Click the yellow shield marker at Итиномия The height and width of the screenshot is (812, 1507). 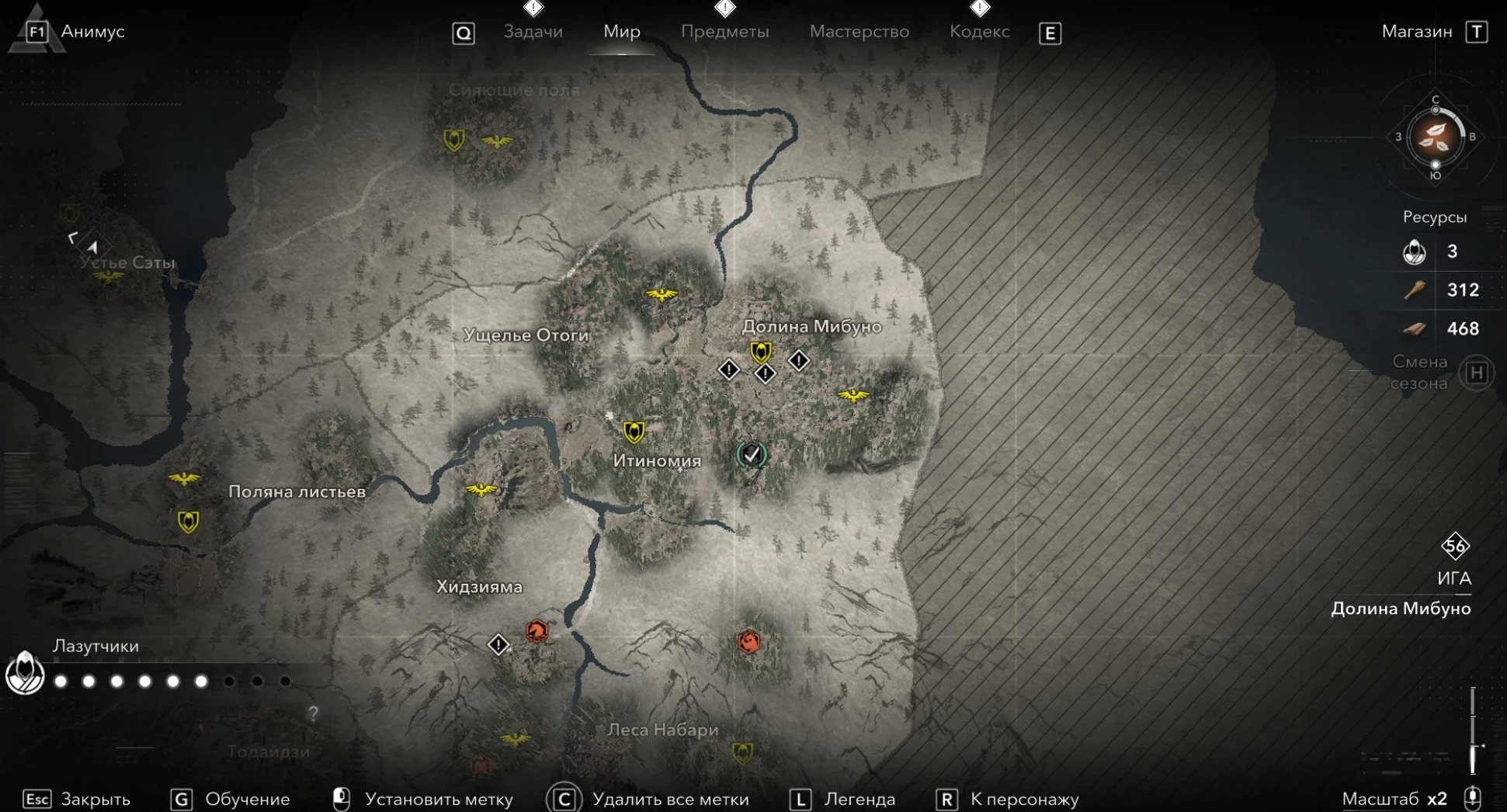coord(634,432)
